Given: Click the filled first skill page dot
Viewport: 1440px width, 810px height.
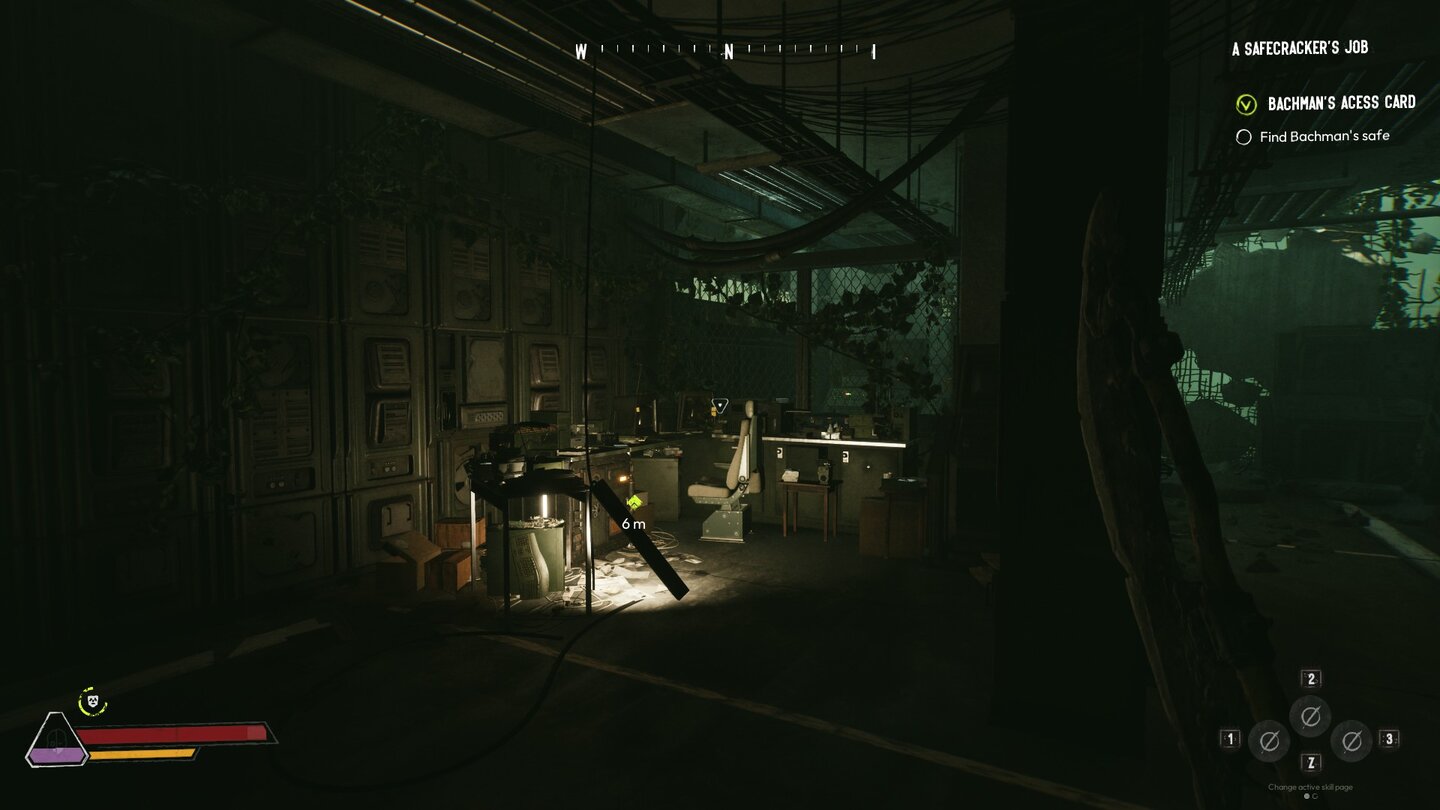Looking at the screenshot, I should pyautogui.click(x=1306, y=796).
